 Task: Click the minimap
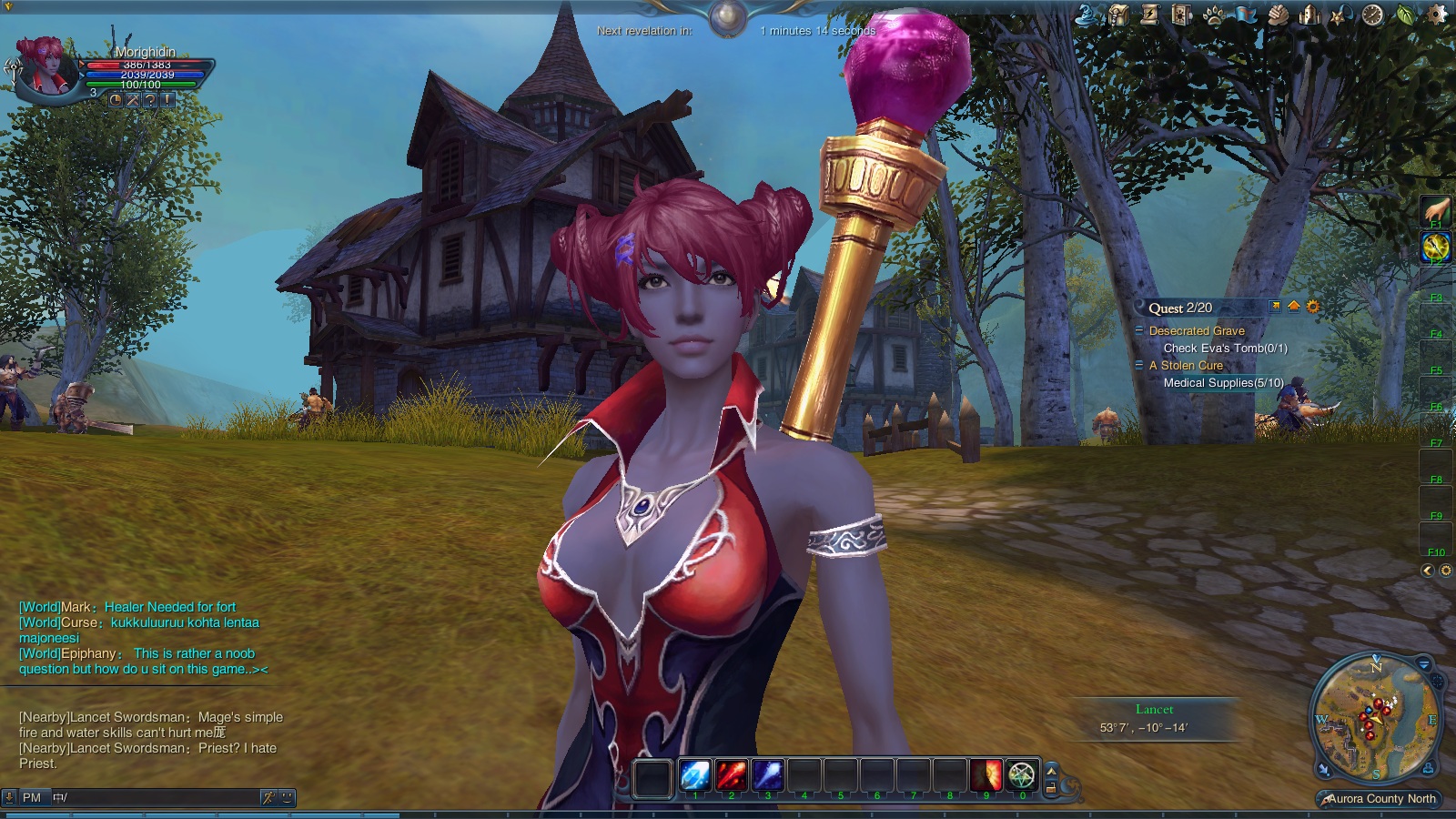pyautogui.click(x=1374, y=719)
